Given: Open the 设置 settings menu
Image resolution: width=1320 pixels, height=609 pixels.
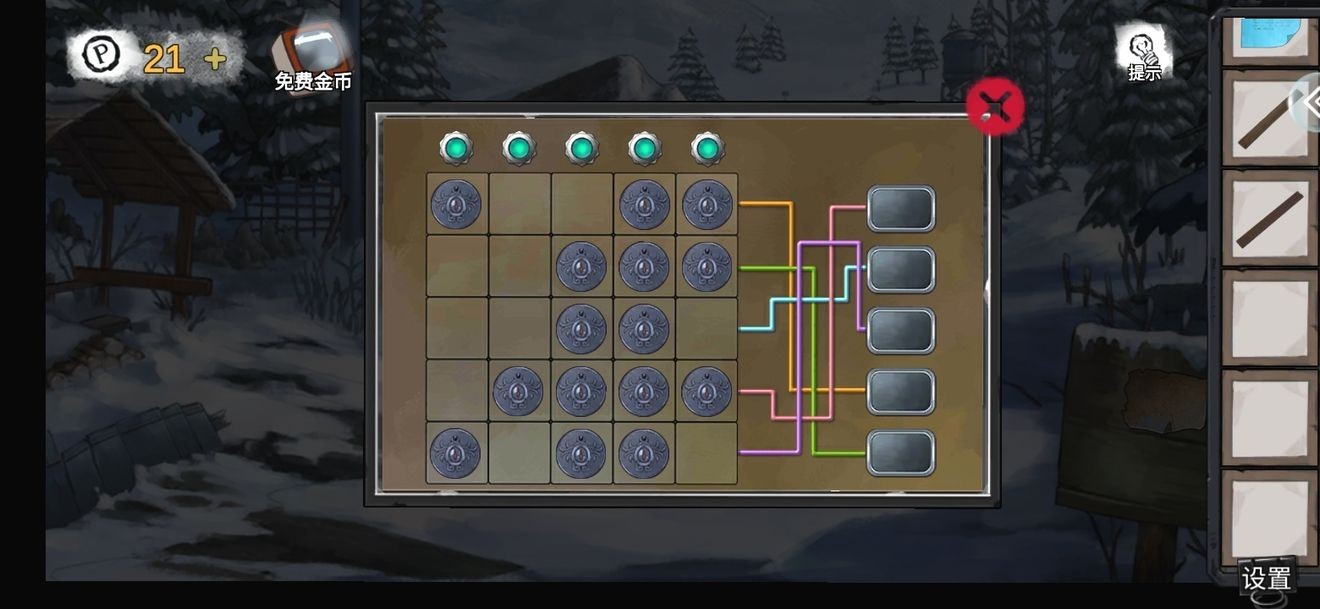Looking at the screenshot, I should tap(1266, 578).
